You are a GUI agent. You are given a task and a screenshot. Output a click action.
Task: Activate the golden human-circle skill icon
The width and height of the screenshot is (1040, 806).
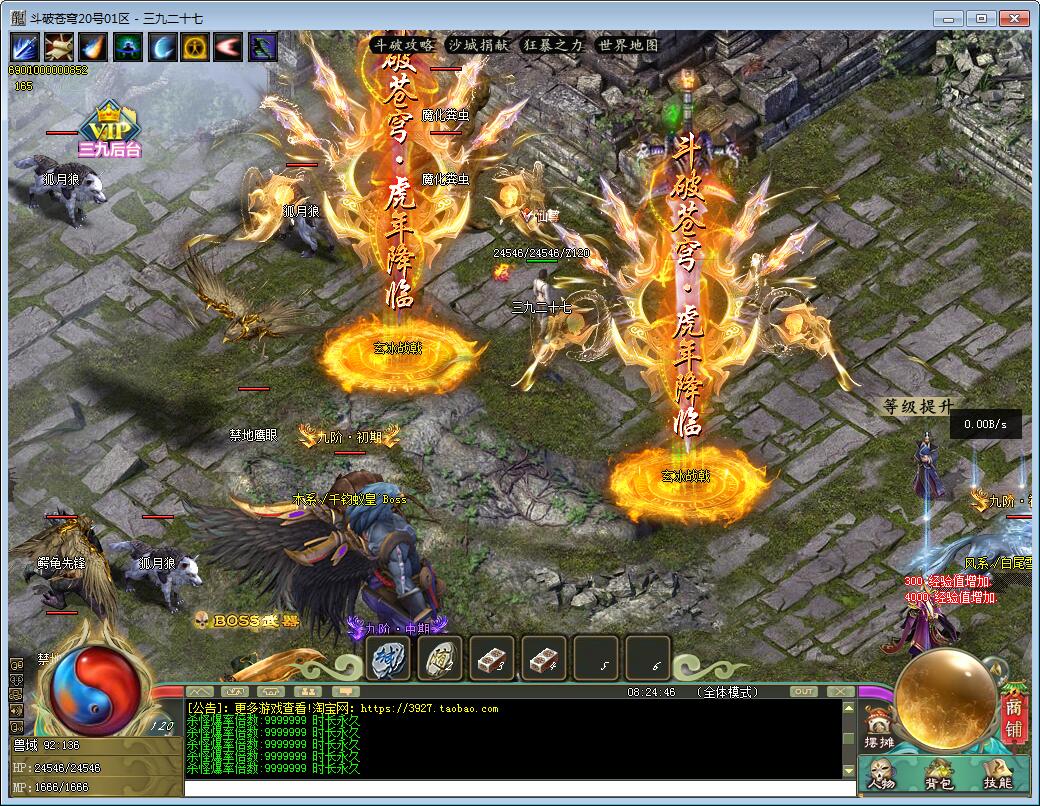(x=195, y=47)
